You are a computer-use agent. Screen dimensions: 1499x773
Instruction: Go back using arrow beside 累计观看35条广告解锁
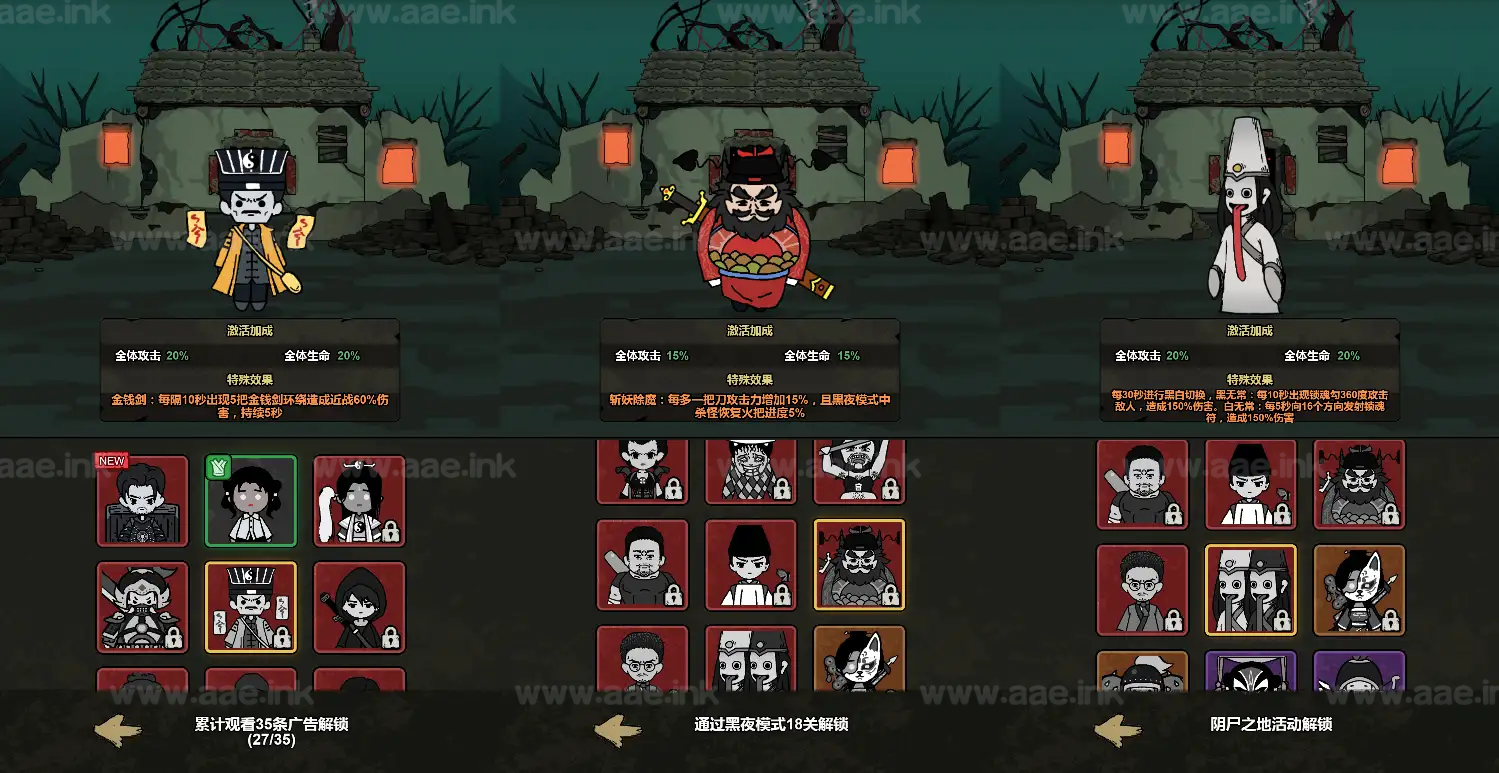pyautogui.click(x=117, y=731)
